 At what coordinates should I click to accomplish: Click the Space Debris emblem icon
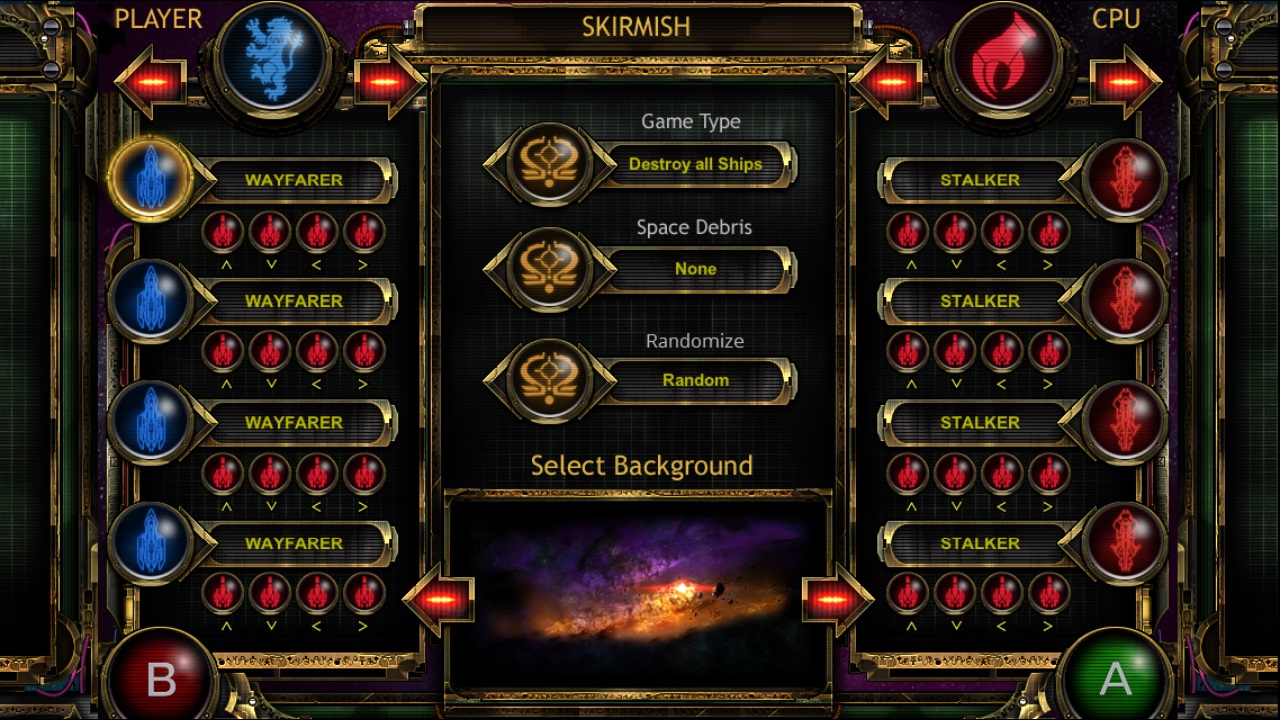(x=548, y=271)
